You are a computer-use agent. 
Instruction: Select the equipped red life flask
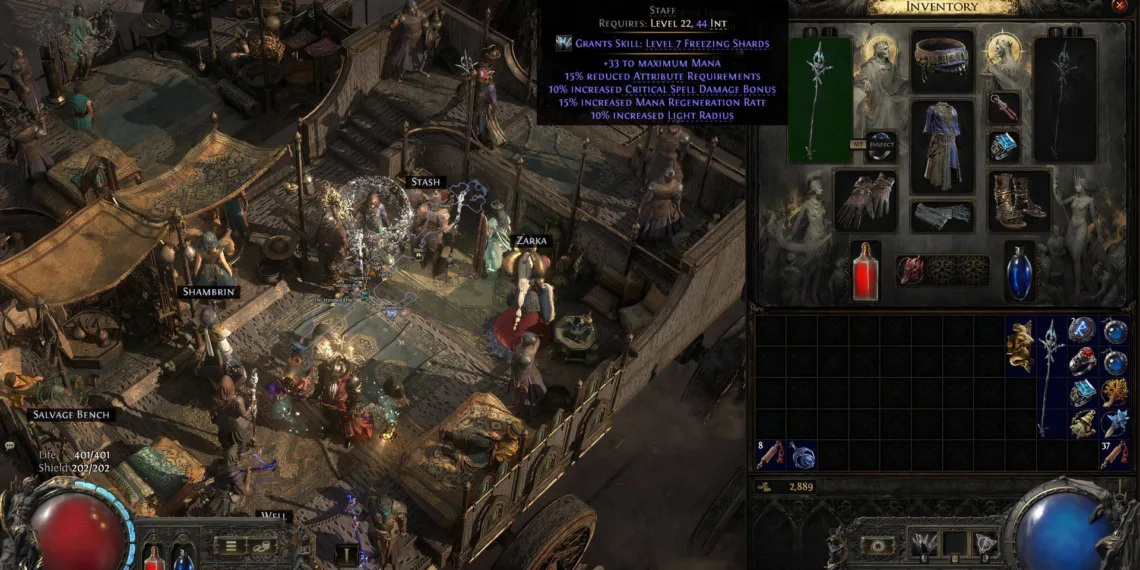865,270
